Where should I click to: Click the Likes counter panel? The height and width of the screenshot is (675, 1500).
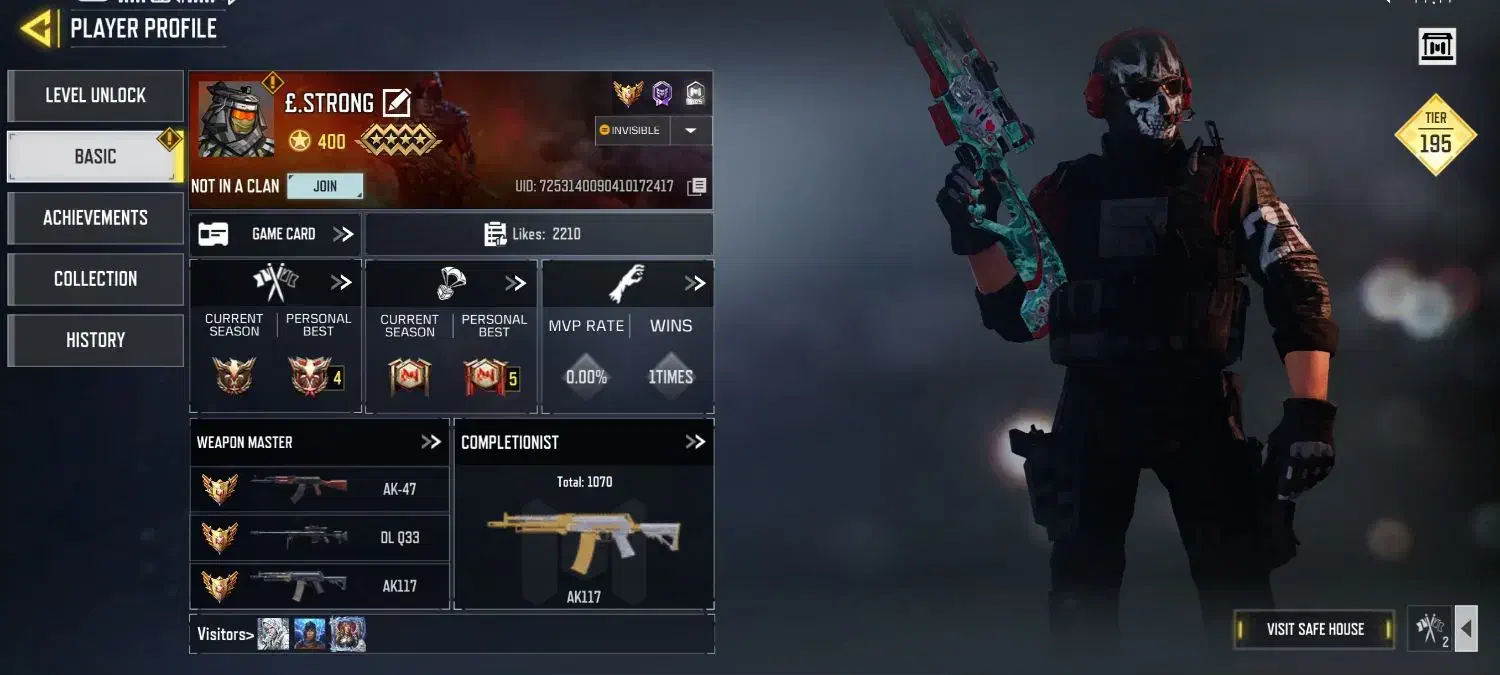tap(538, 234)
